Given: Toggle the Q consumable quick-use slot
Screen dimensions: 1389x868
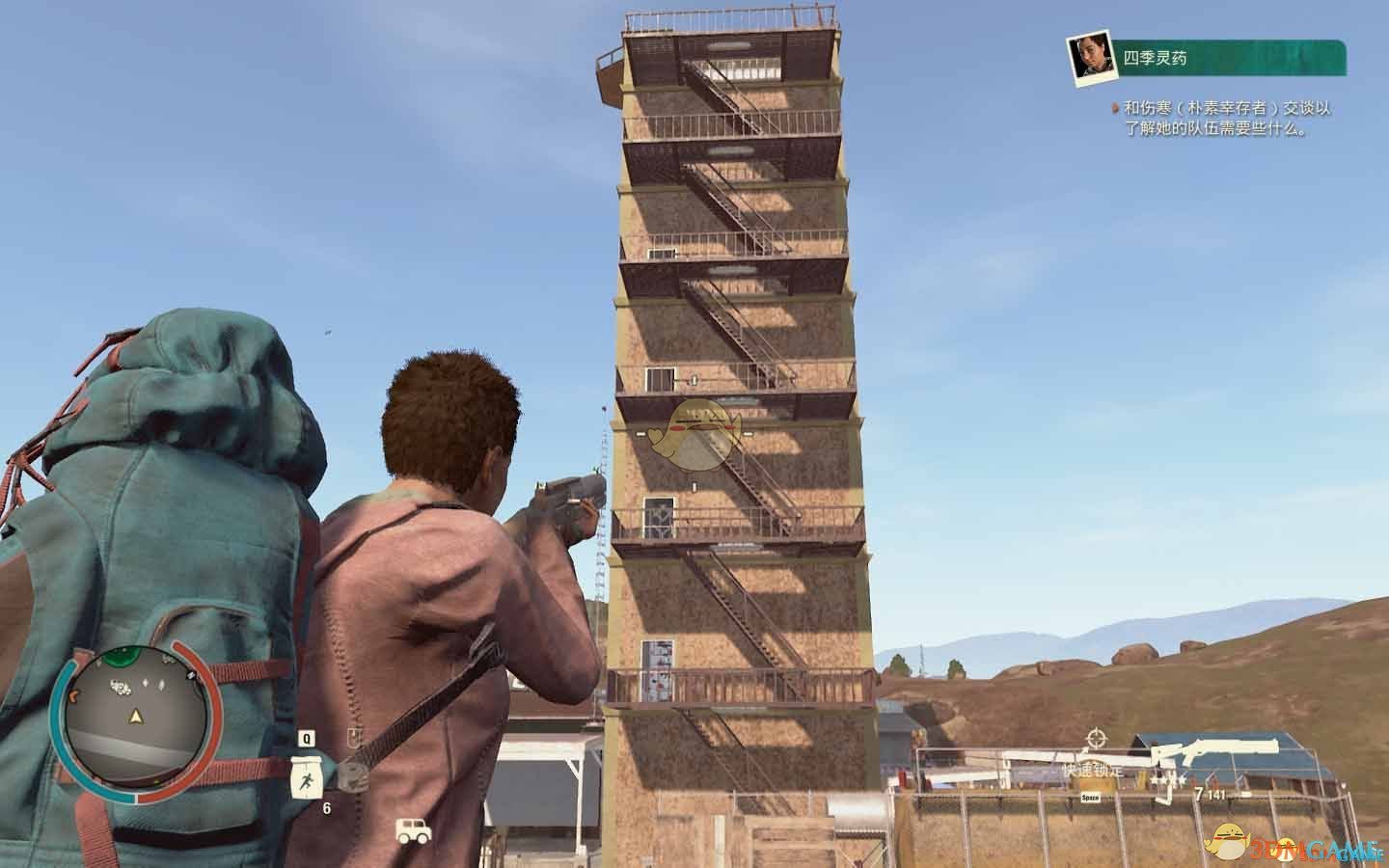Looking at the screenshot, I should 306,737.
